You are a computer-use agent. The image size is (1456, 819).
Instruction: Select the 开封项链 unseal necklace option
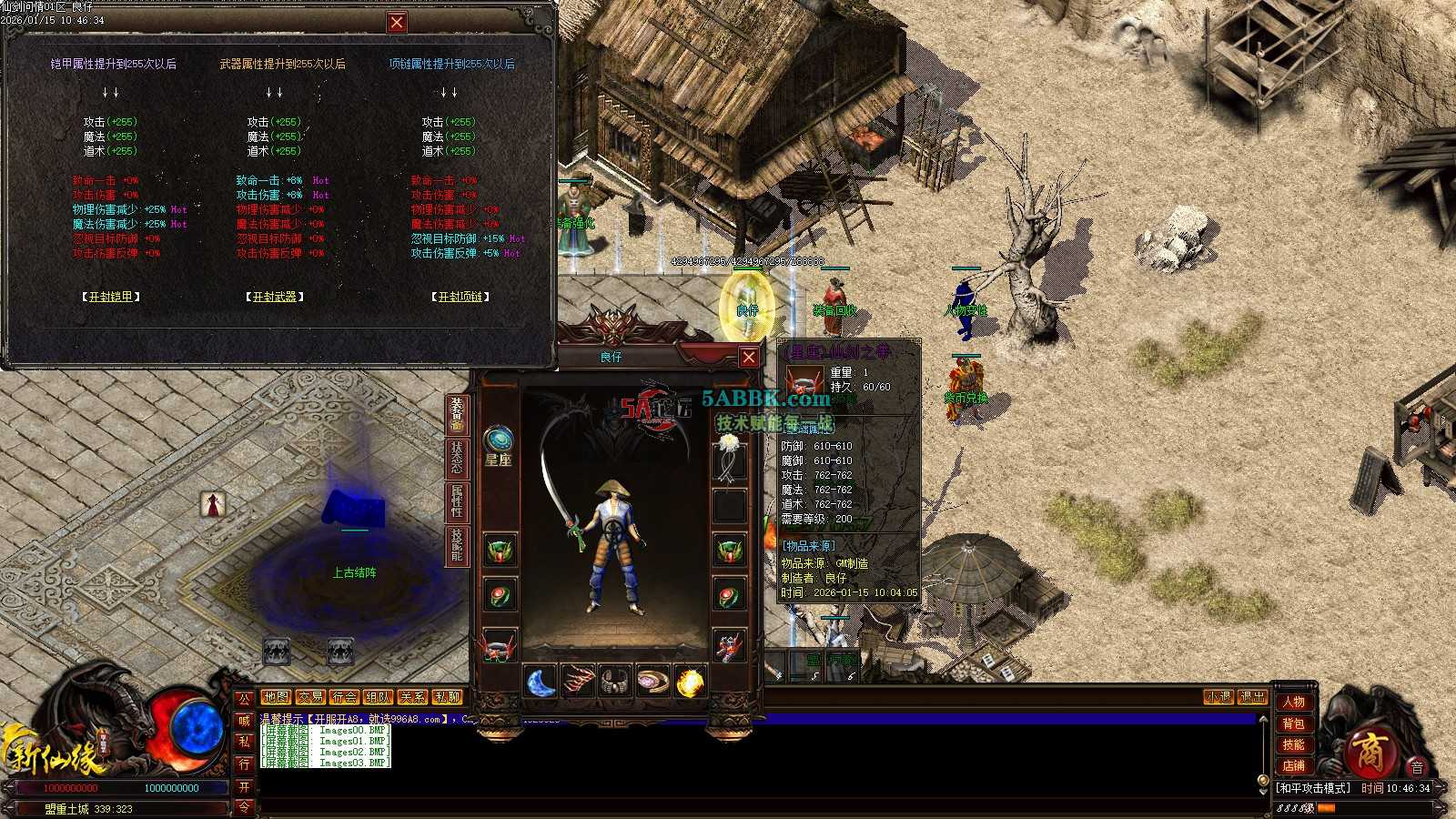(460, 297)
